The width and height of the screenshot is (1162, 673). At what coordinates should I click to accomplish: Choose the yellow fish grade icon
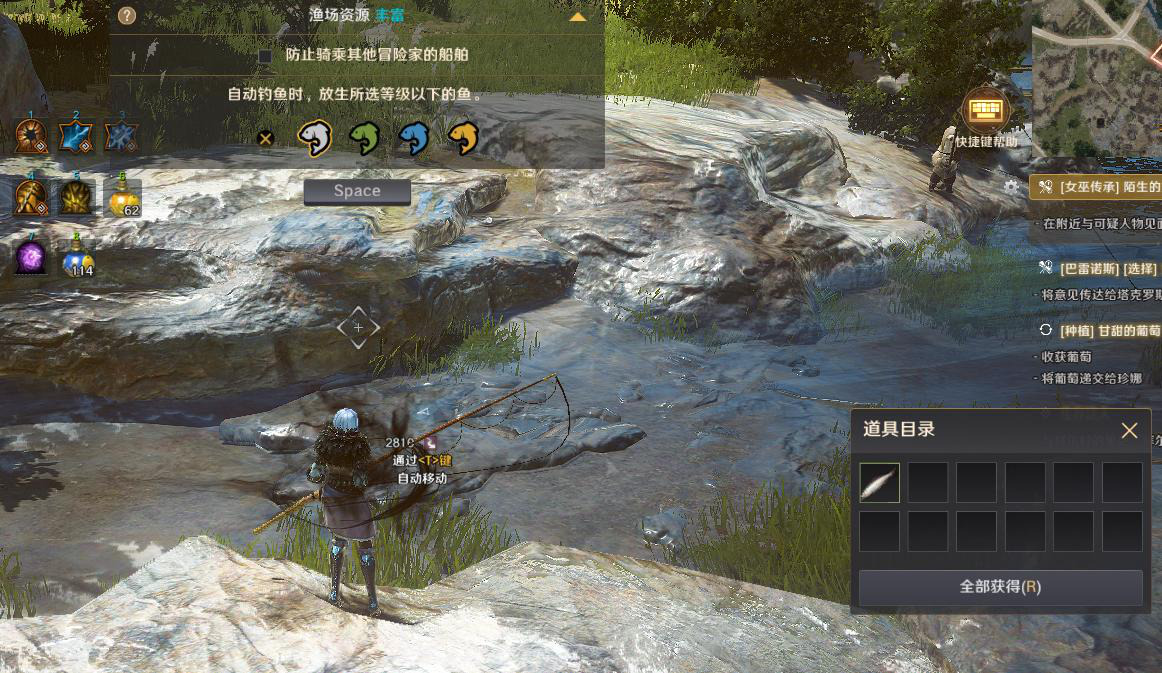pos(463,139)
